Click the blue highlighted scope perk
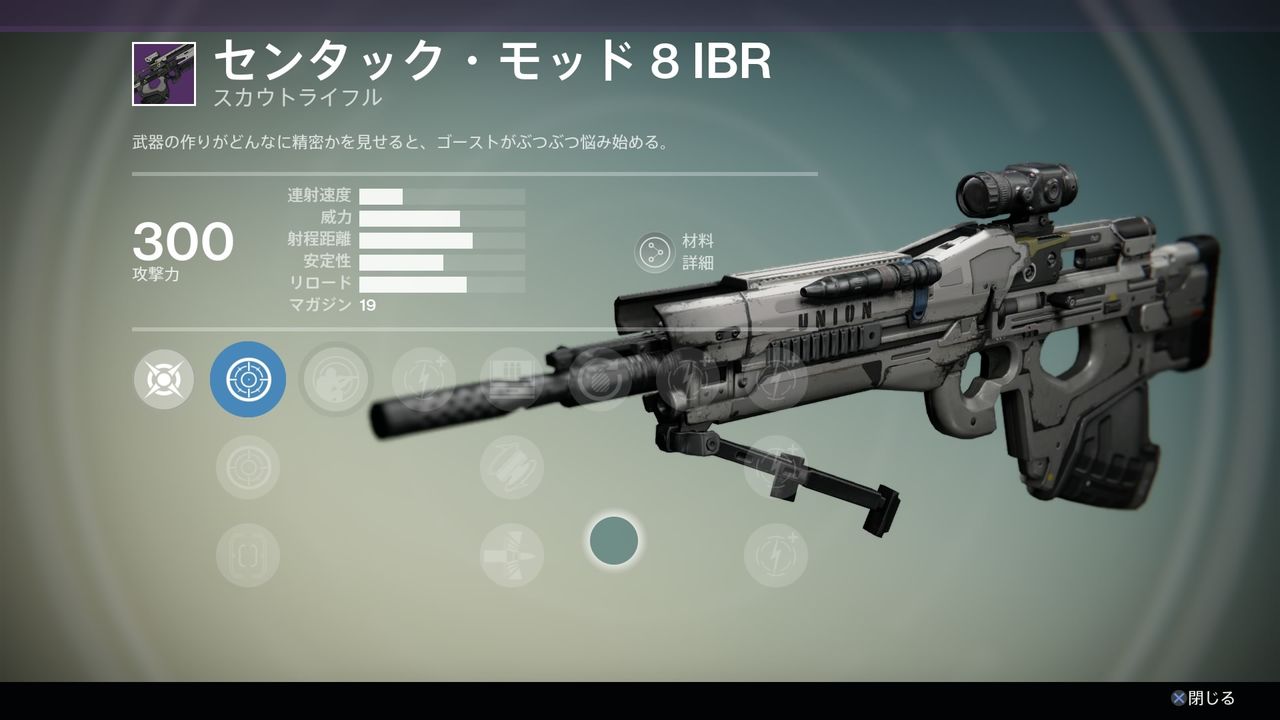 248,379
